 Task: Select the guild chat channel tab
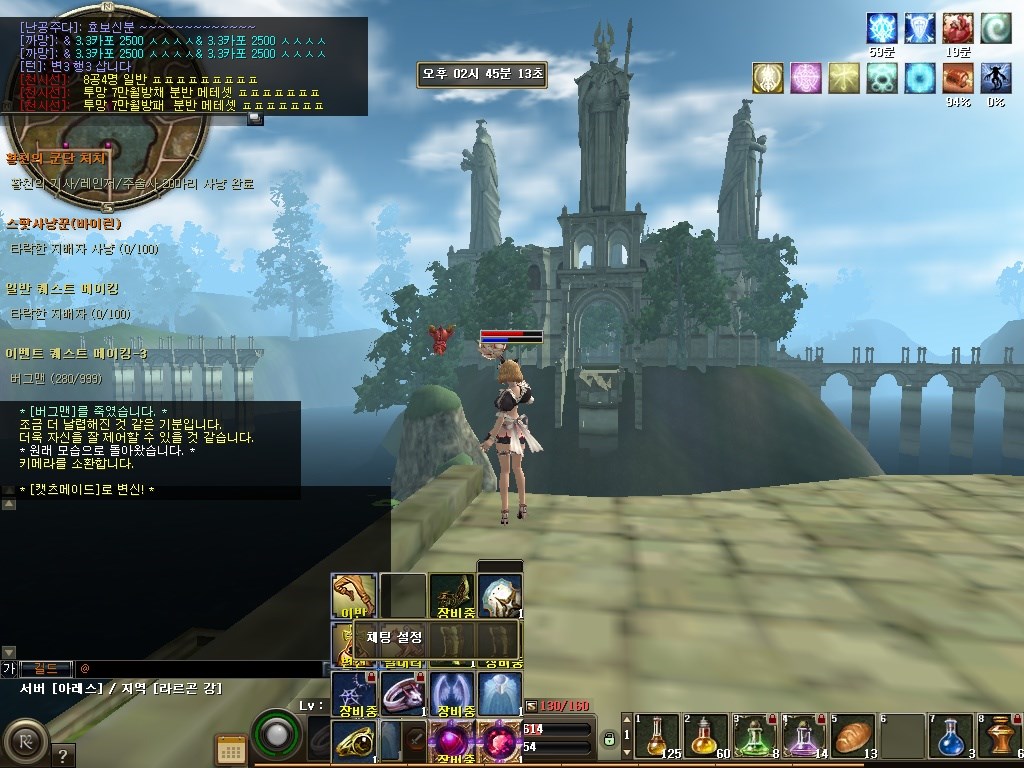point(45,667)
